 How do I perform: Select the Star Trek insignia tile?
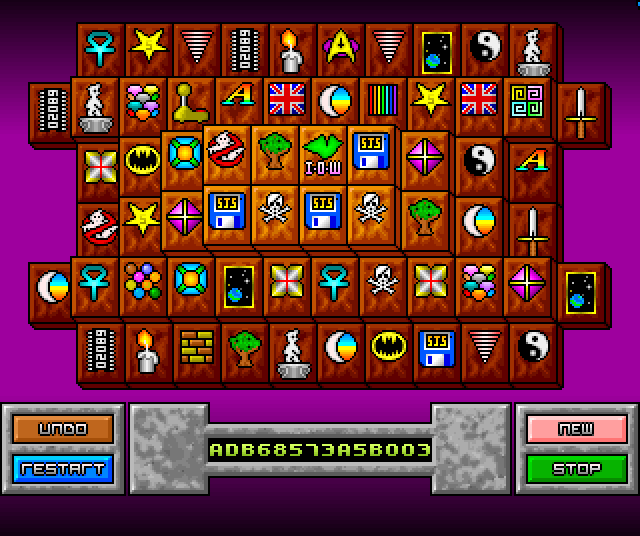pyautogui.click(x=341, y=46)
